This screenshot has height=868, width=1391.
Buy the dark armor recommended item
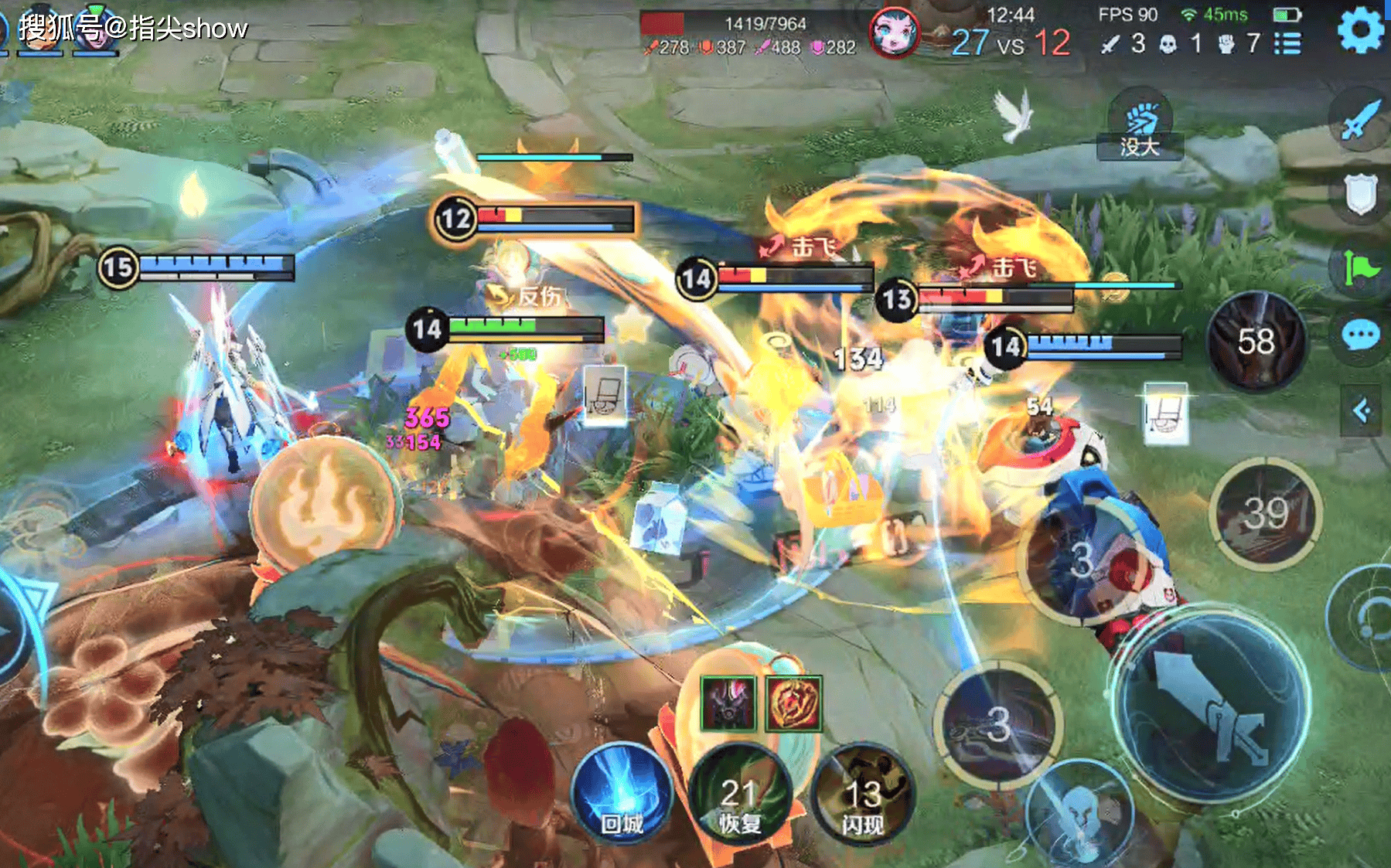(x=728, y=703)
